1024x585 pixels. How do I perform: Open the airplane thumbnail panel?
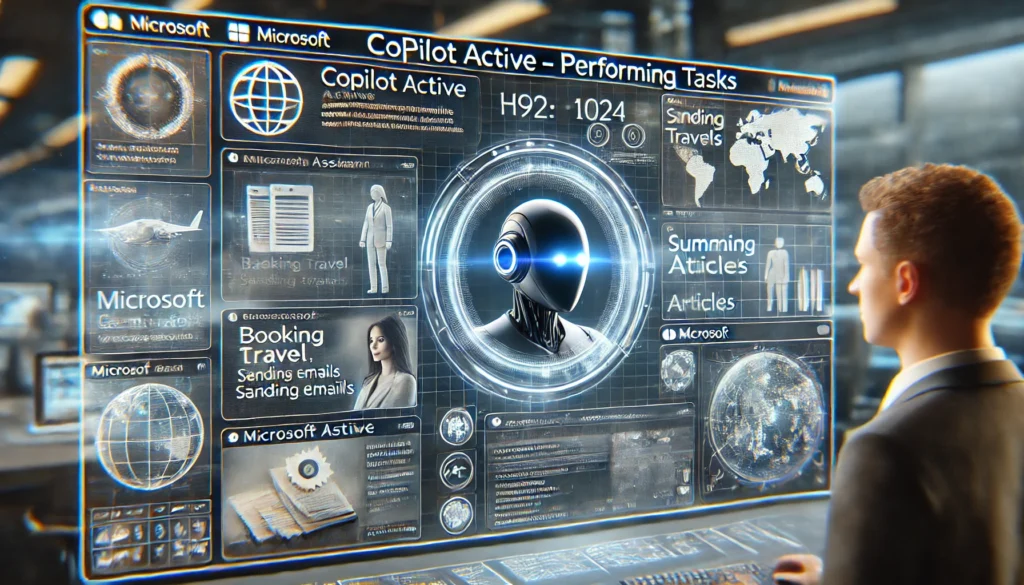click(x=147, y=230)
